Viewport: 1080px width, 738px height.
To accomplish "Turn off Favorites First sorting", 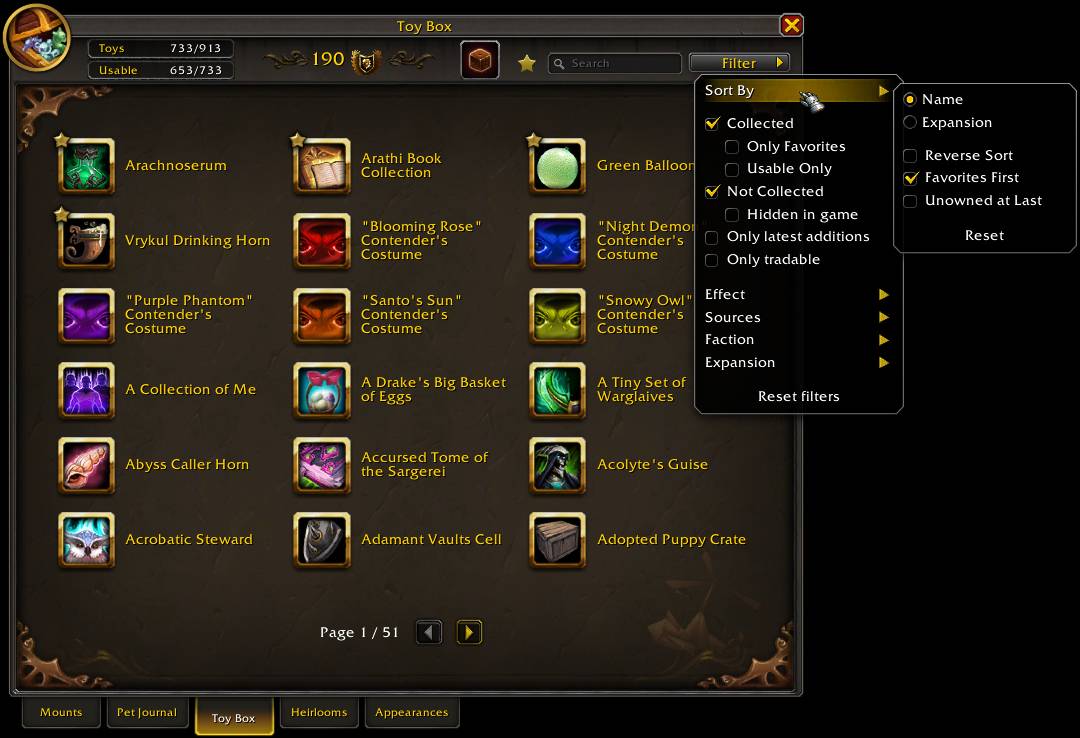I will click(x=910, y=178).
